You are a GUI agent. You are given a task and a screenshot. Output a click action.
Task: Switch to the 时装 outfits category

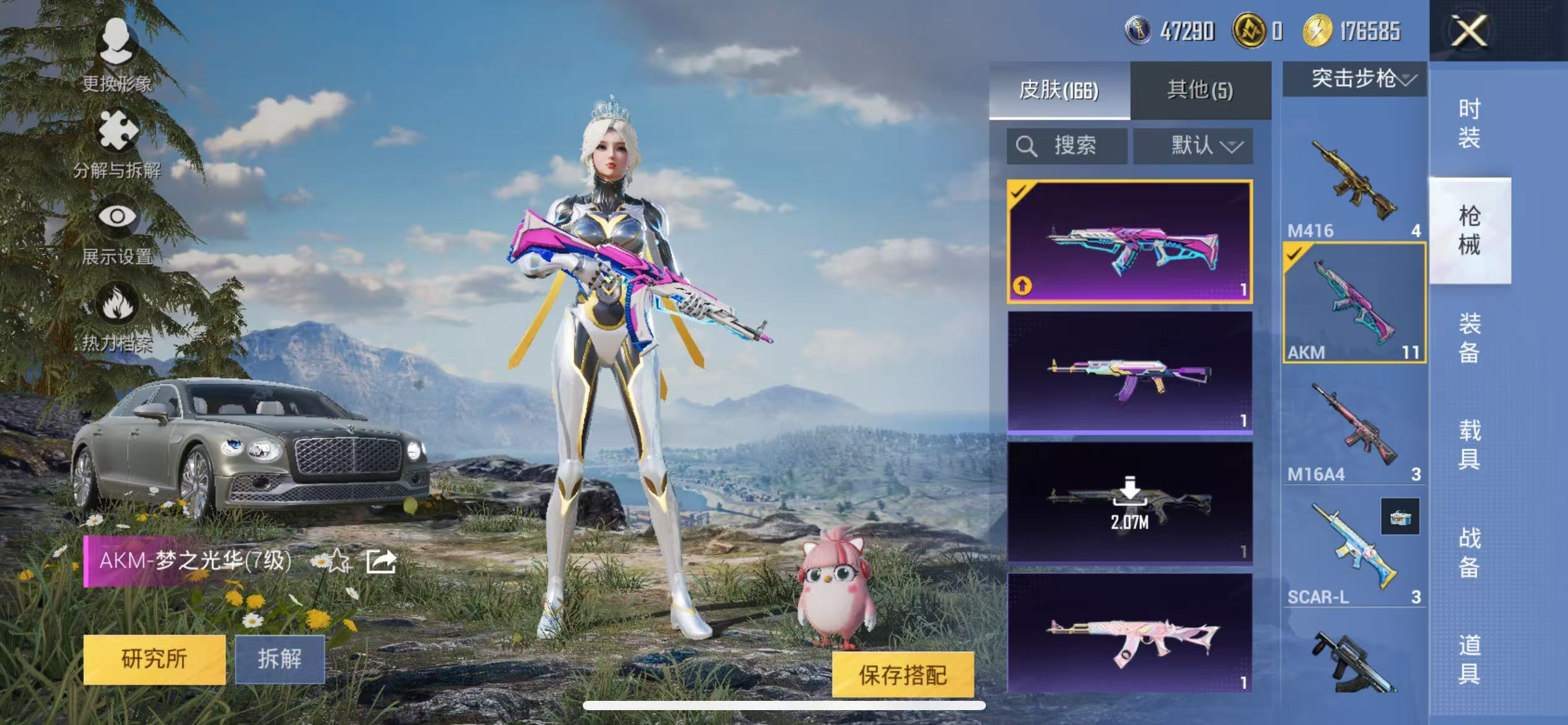[1469, 123]
